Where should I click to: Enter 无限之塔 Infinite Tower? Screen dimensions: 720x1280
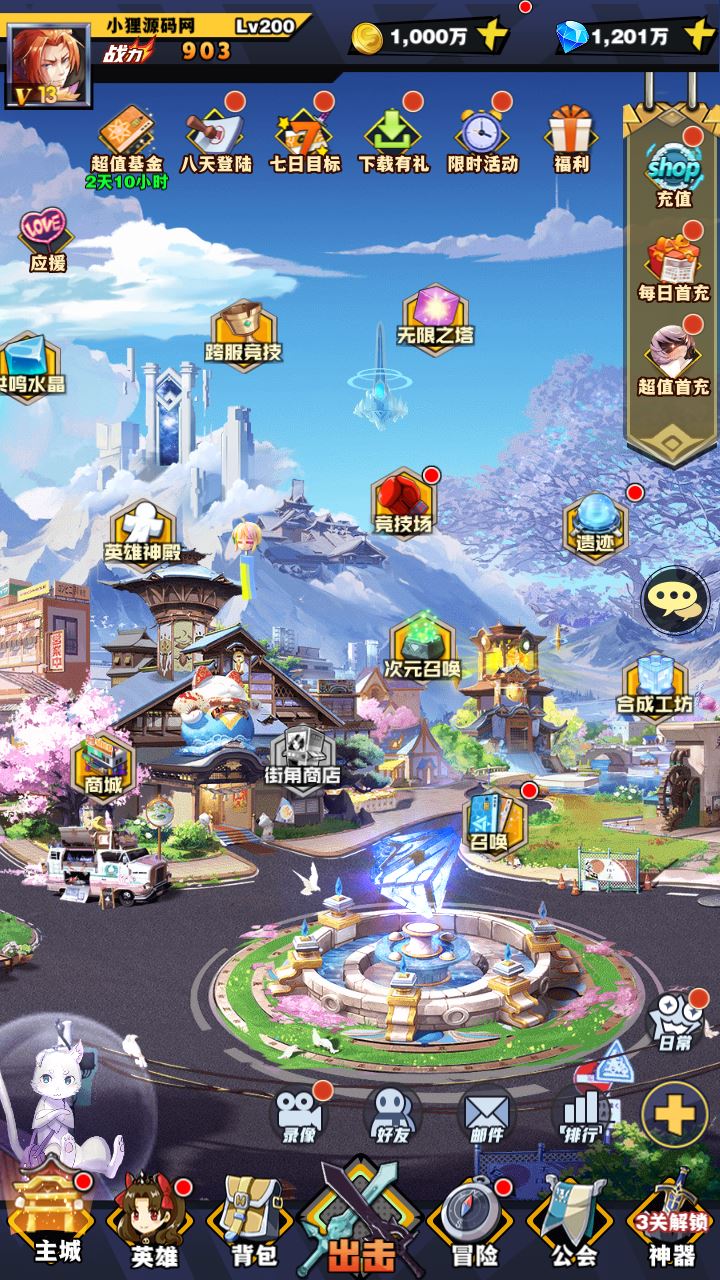[x=436, y=315]
